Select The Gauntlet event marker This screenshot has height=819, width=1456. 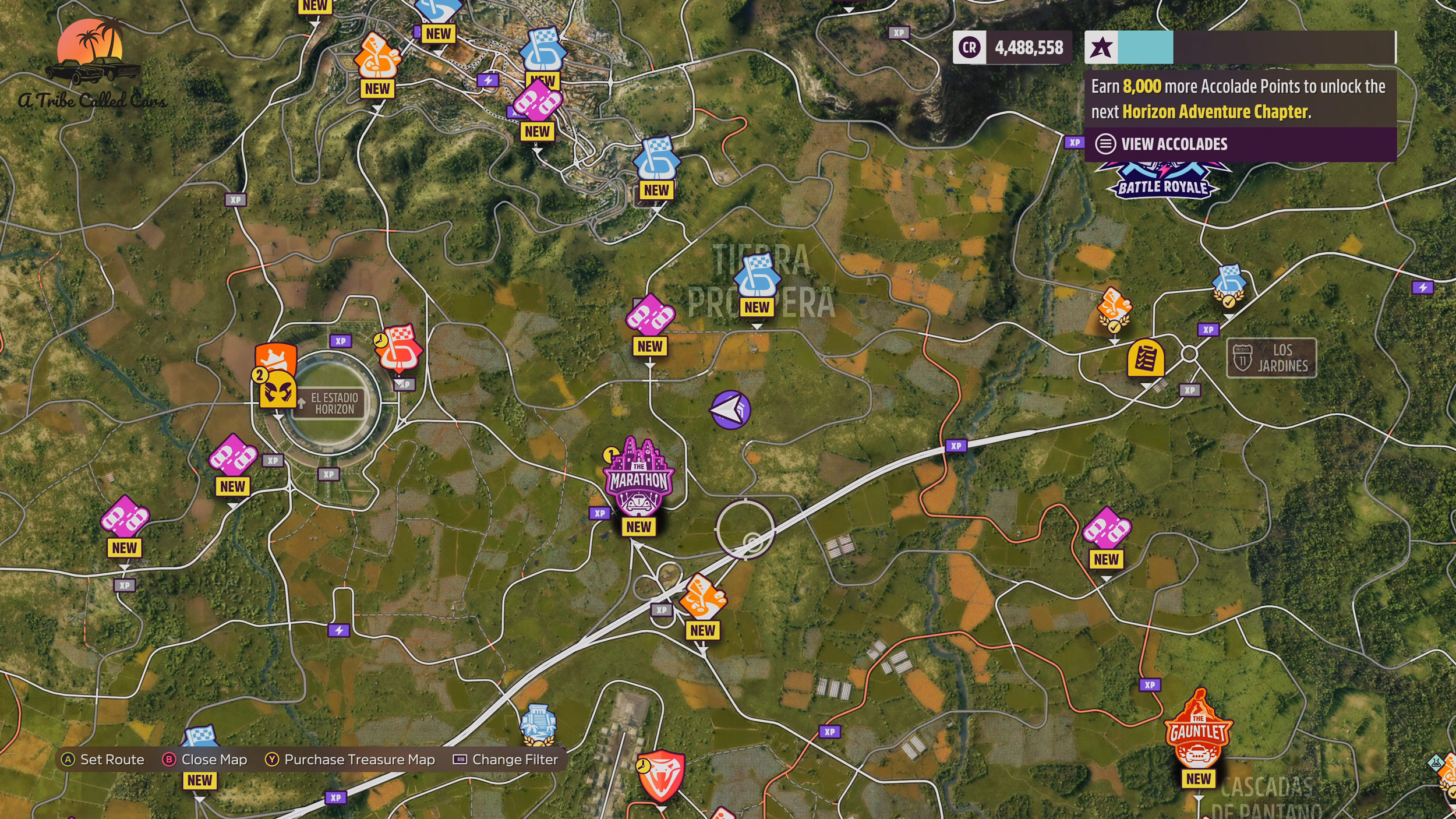1197,731
